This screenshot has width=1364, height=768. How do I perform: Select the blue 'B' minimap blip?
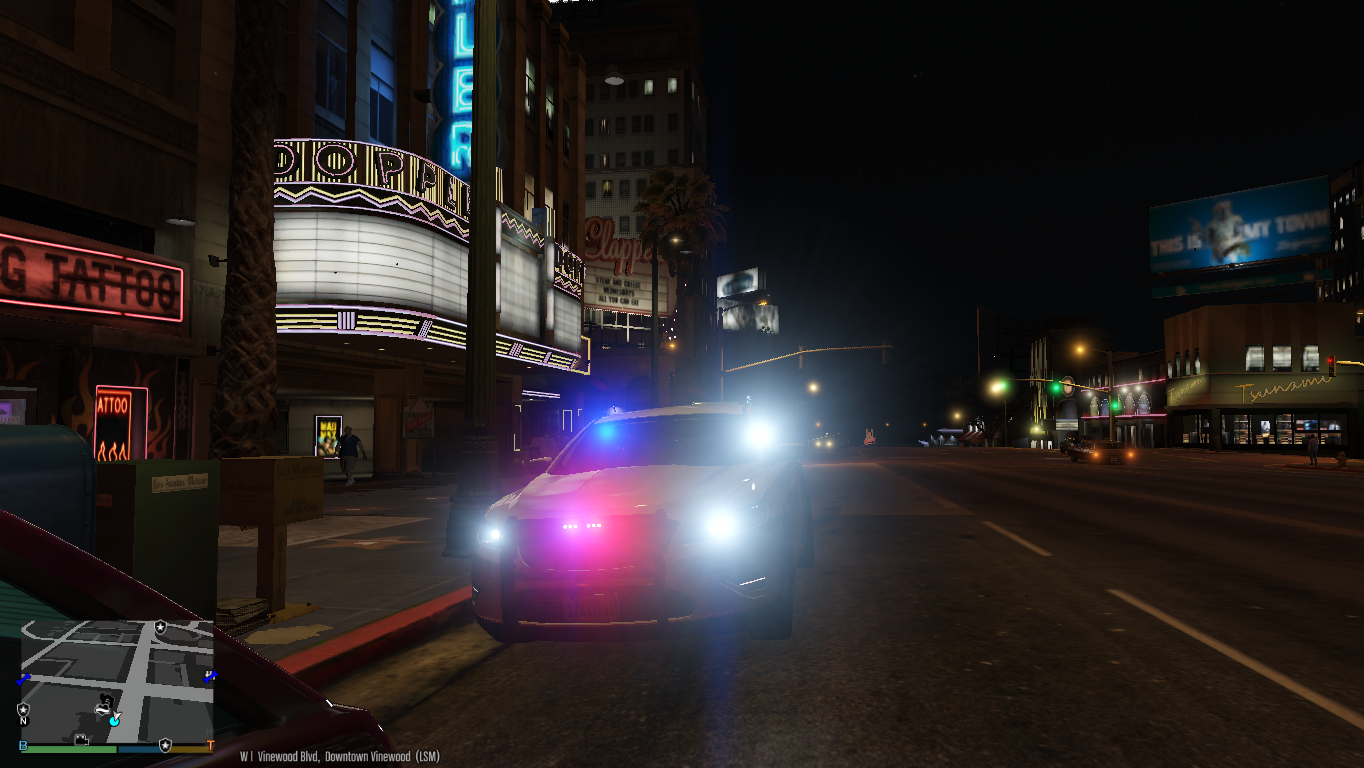click(x=23, y=746)
